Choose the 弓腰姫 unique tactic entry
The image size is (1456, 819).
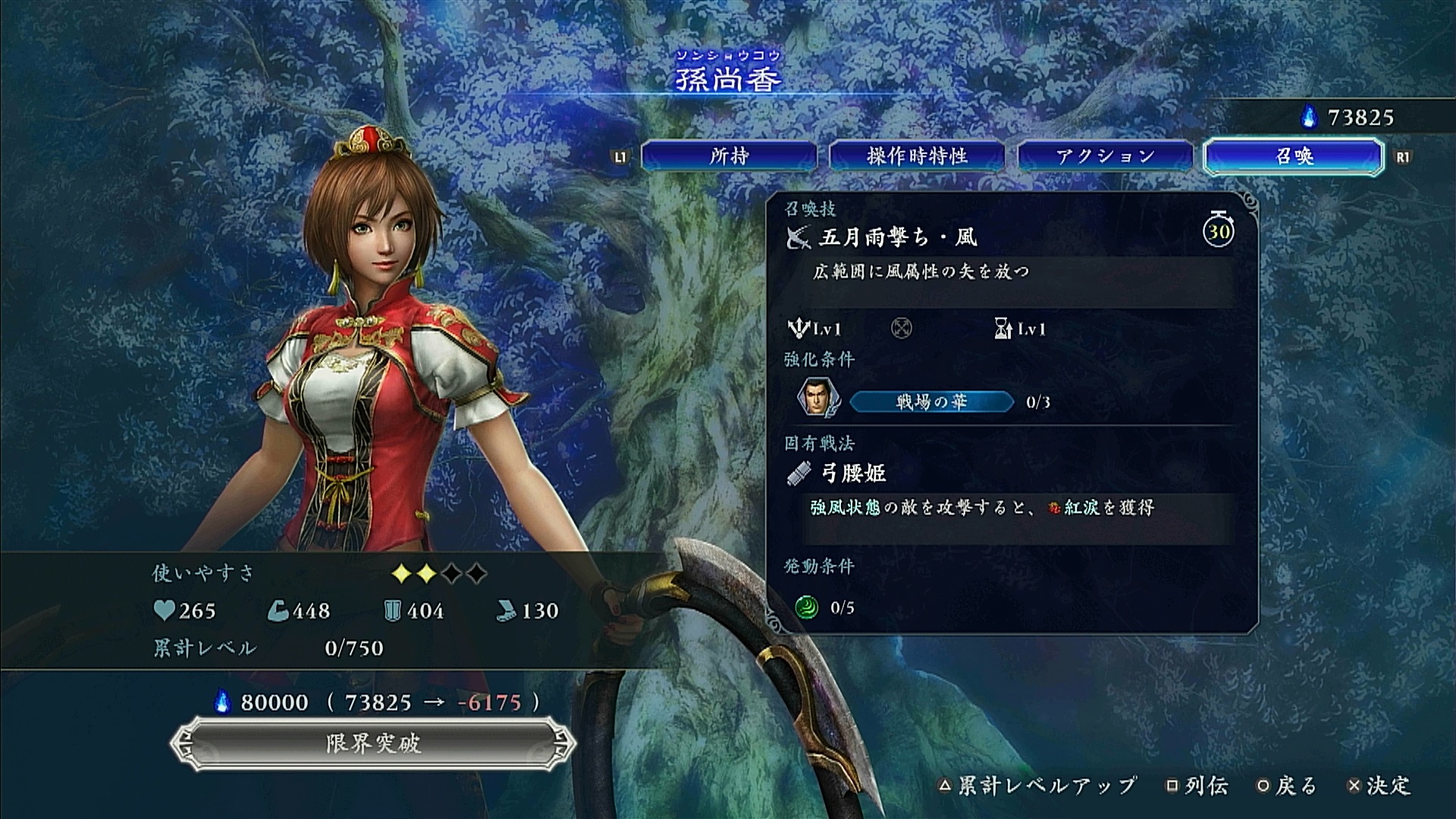853,473
